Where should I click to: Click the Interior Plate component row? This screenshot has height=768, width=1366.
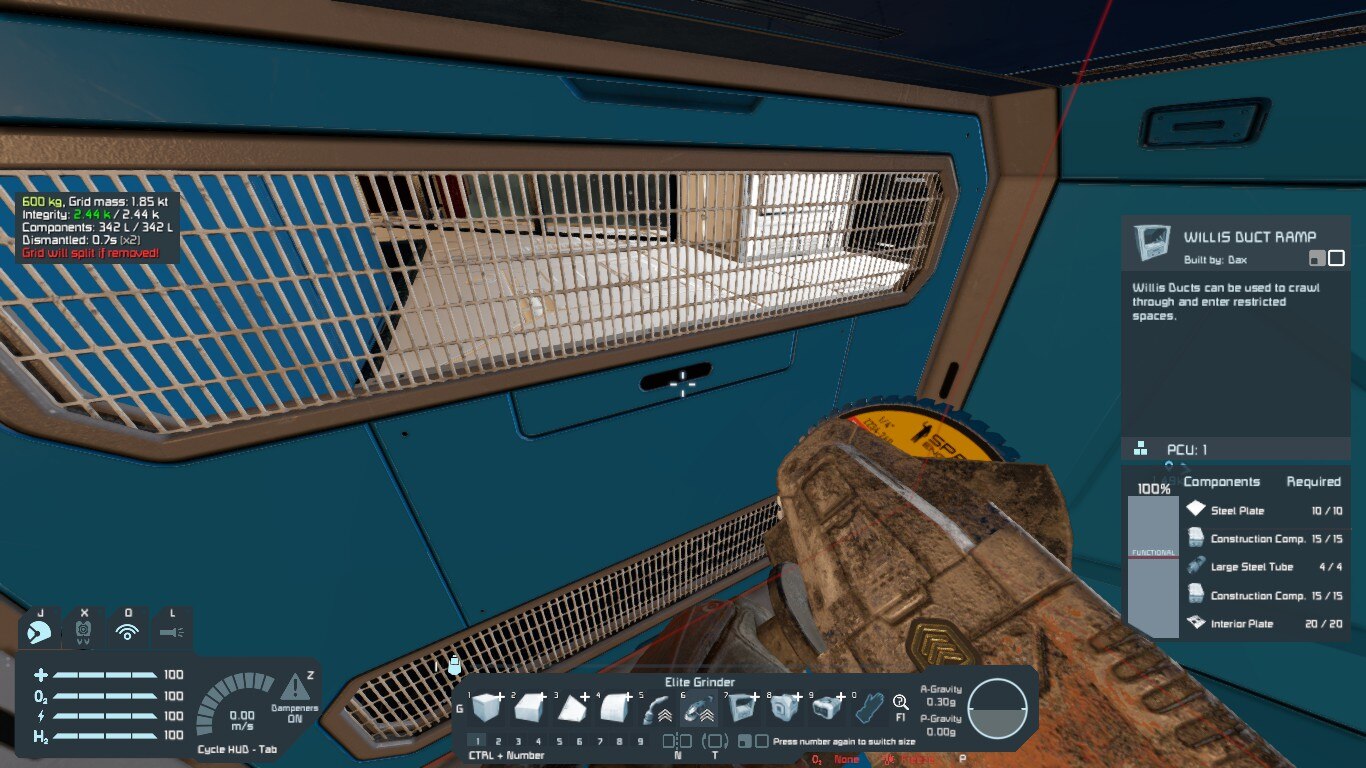point(1264,623)
